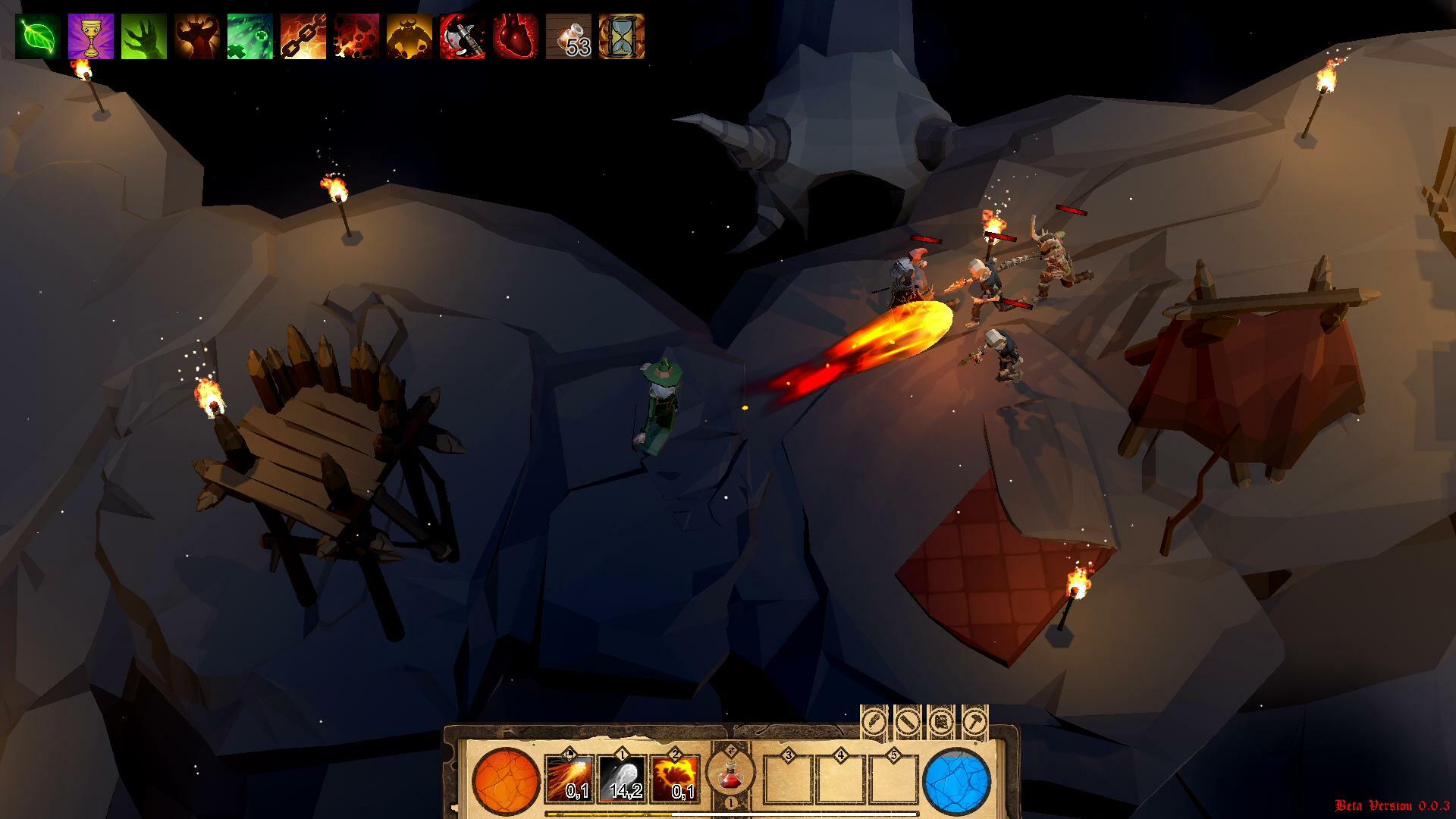The image size is (1456, 819).
Task: Open the scroll page tab
Action: [x=941, y=722]
